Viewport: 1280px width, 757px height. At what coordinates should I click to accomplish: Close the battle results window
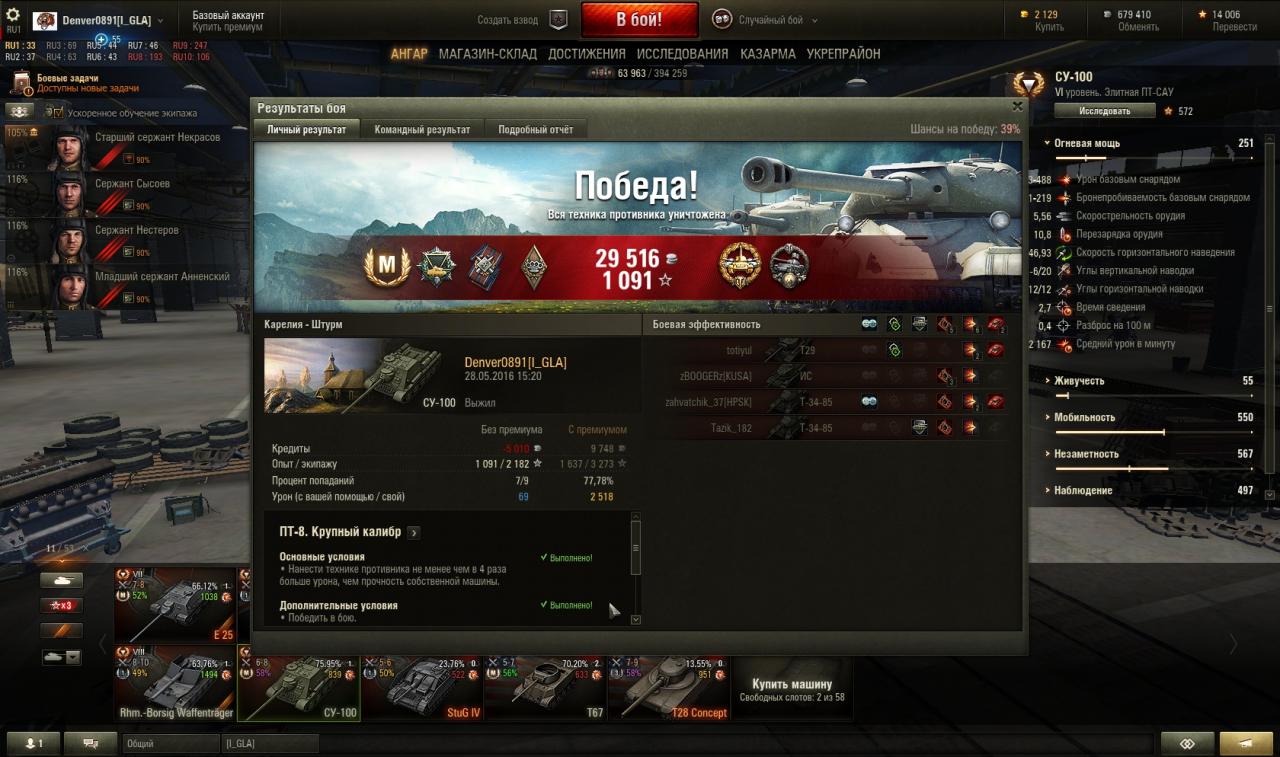click(1017, 106)
